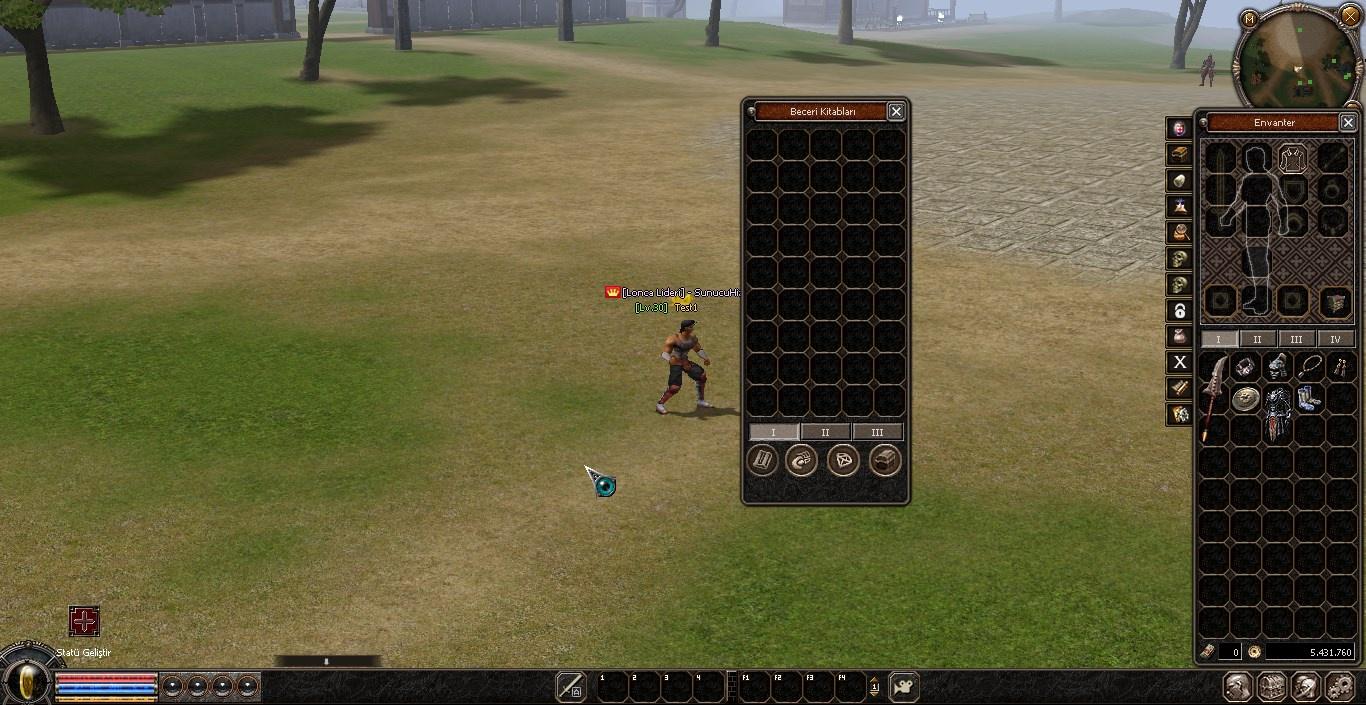
Task: Select the dark armor item
Action: 1277,412
